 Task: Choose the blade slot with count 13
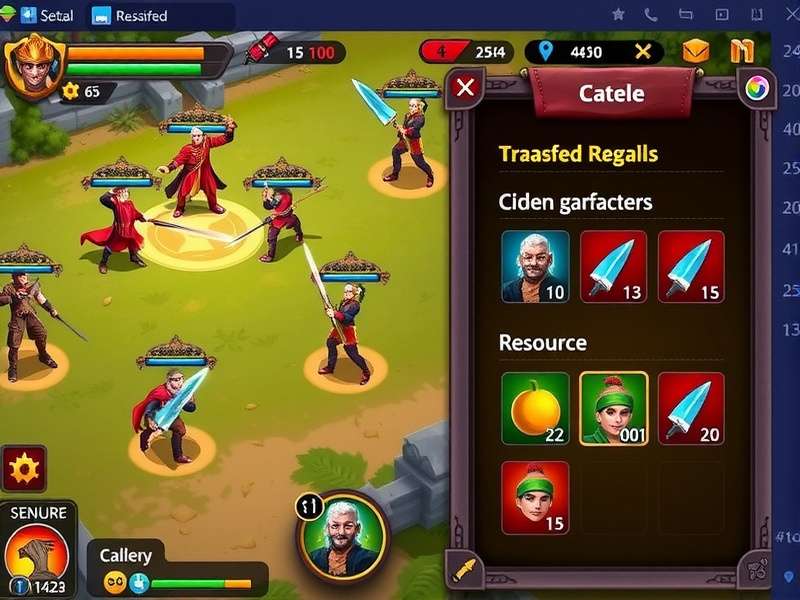[613, 266]
